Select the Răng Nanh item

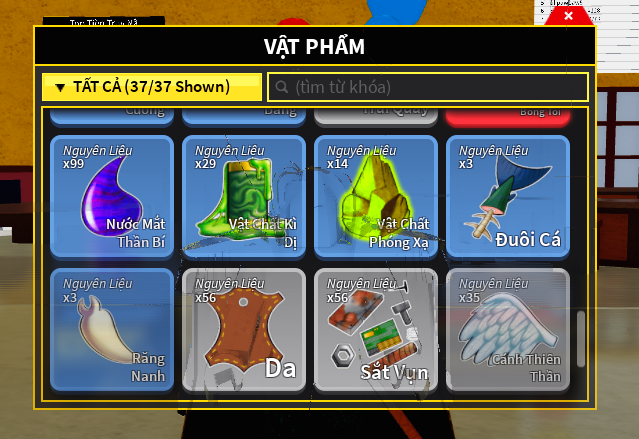click(111, 329)
